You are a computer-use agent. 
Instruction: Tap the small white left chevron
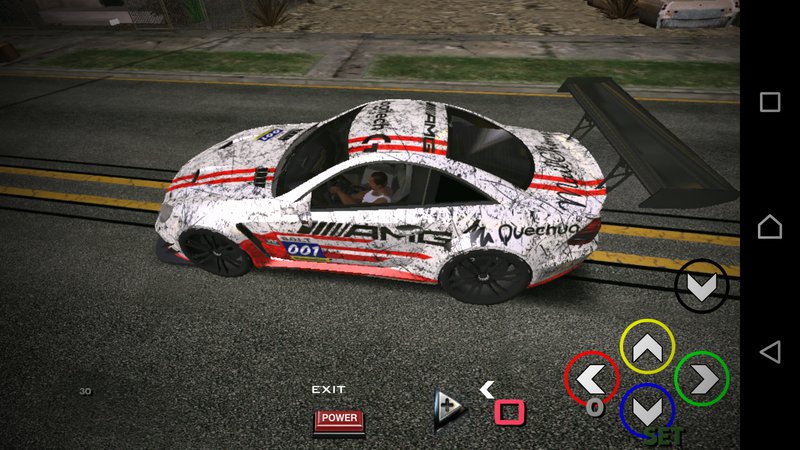pyautogui.click(x=487, y=389)
